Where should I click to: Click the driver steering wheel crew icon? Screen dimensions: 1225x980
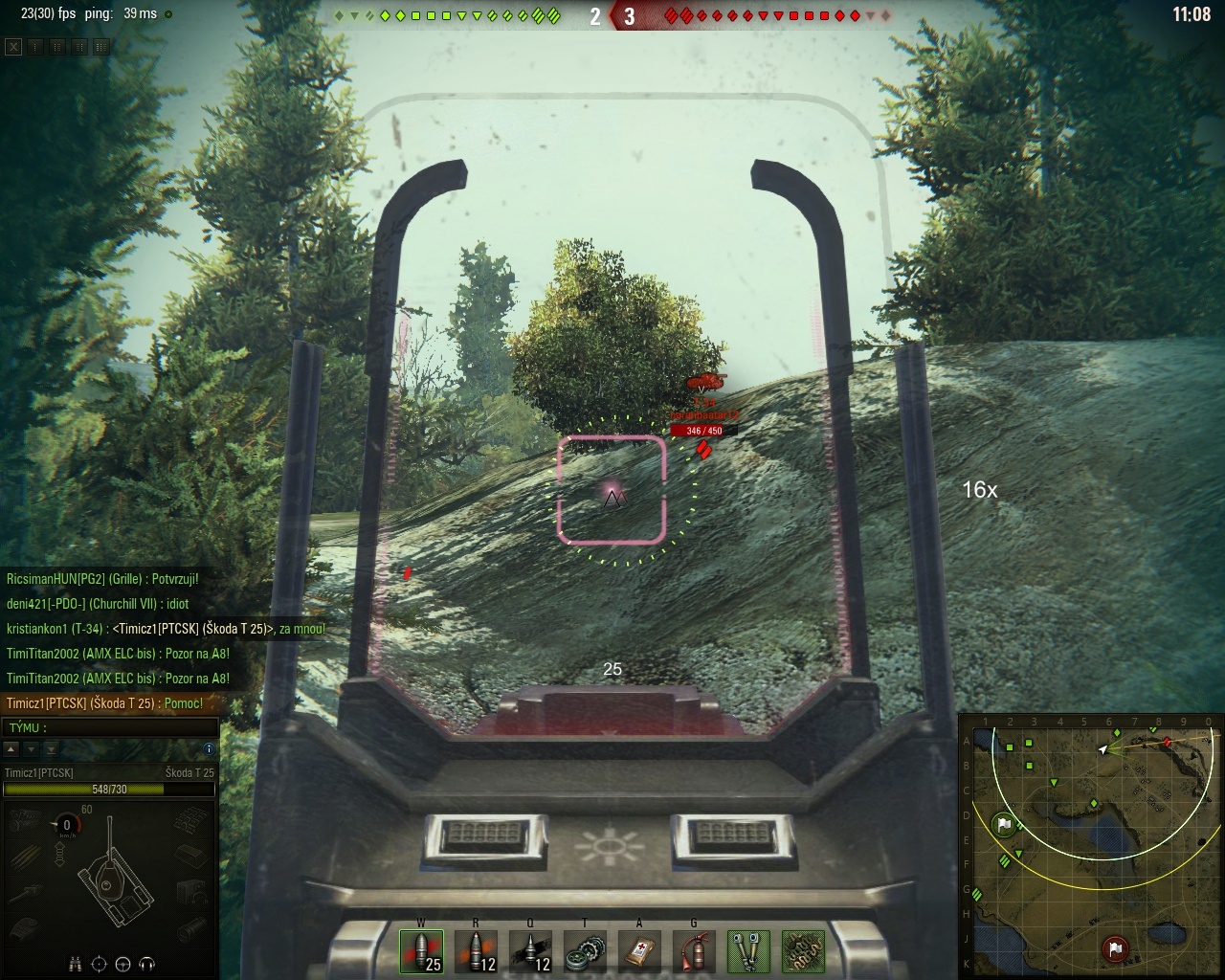pyautogui.click(x=123, y=964)
